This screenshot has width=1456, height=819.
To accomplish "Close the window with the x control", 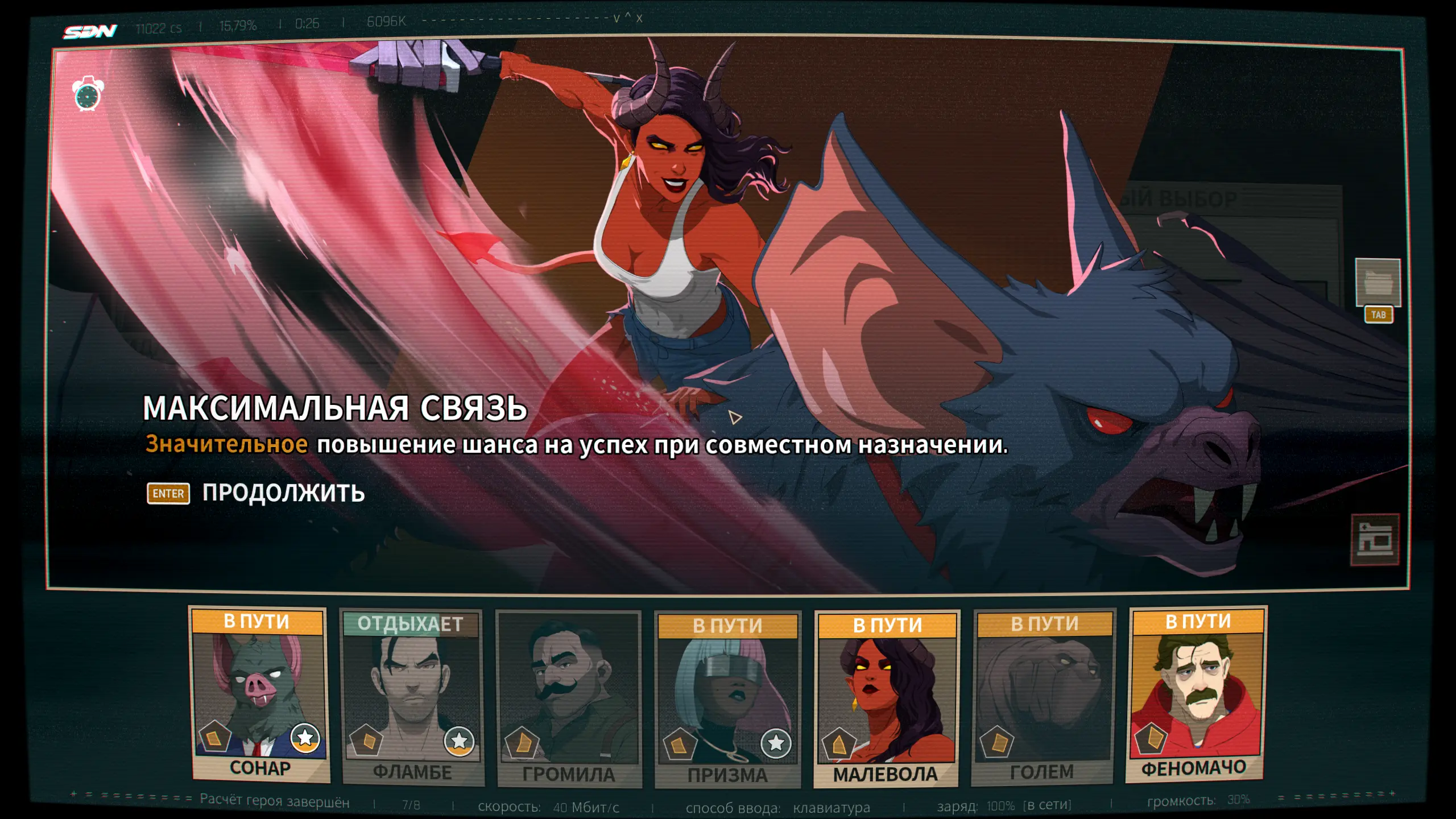I will pos(639,19).
